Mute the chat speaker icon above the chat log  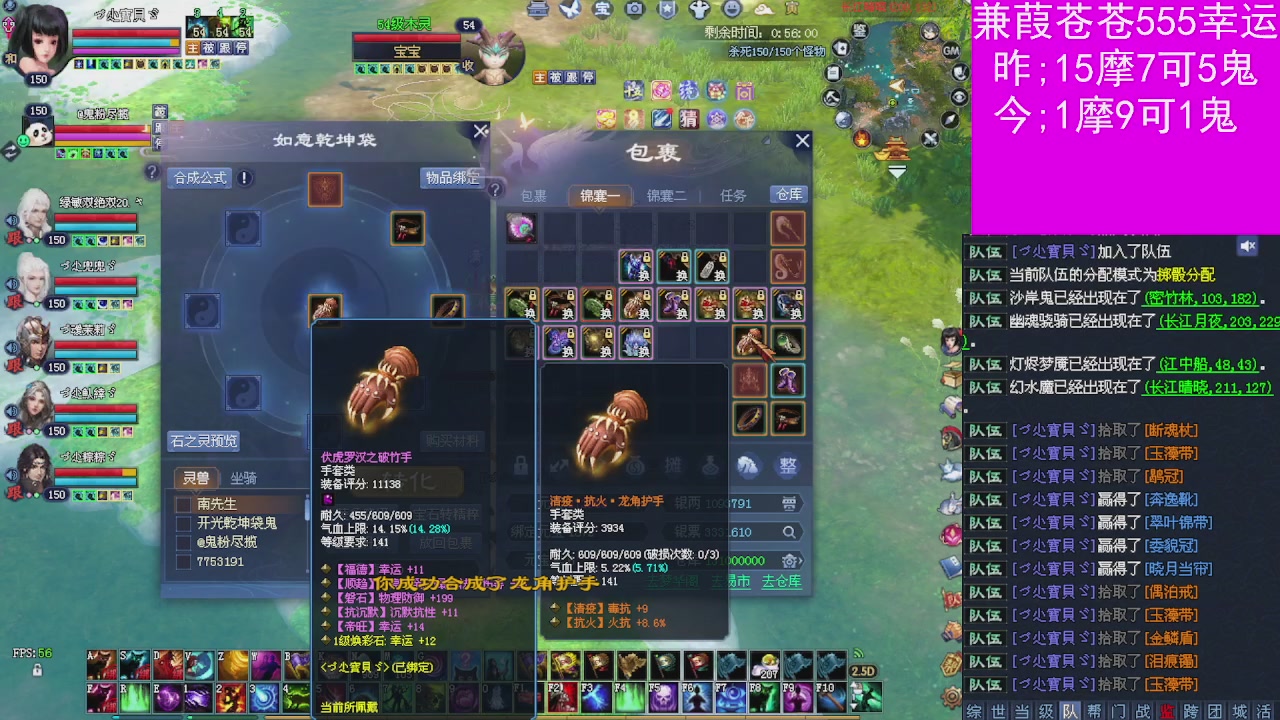tap(1248, 247)
